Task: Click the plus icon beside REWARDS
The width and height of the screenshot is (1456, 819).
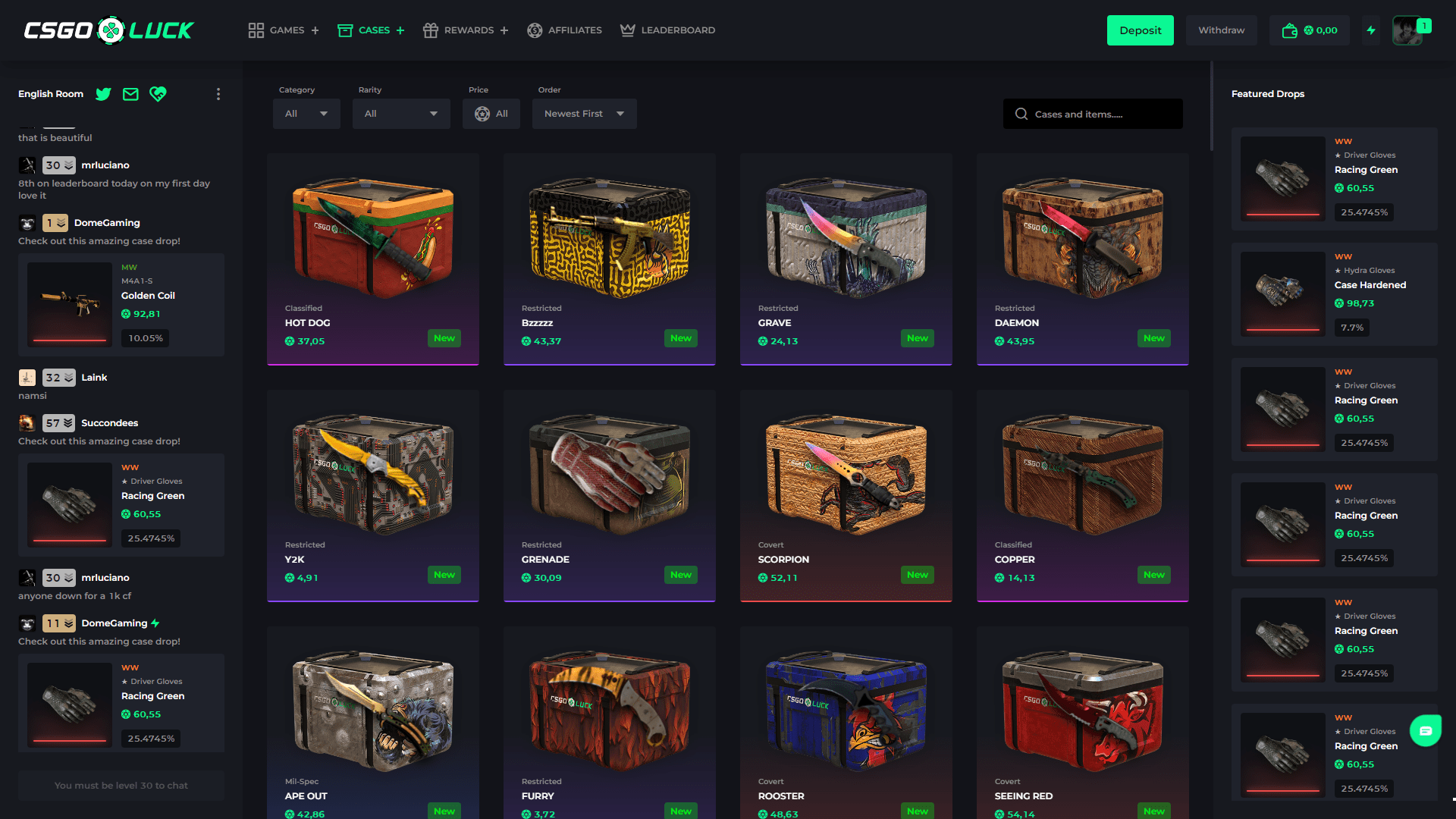Action: (x=504, y=30)
